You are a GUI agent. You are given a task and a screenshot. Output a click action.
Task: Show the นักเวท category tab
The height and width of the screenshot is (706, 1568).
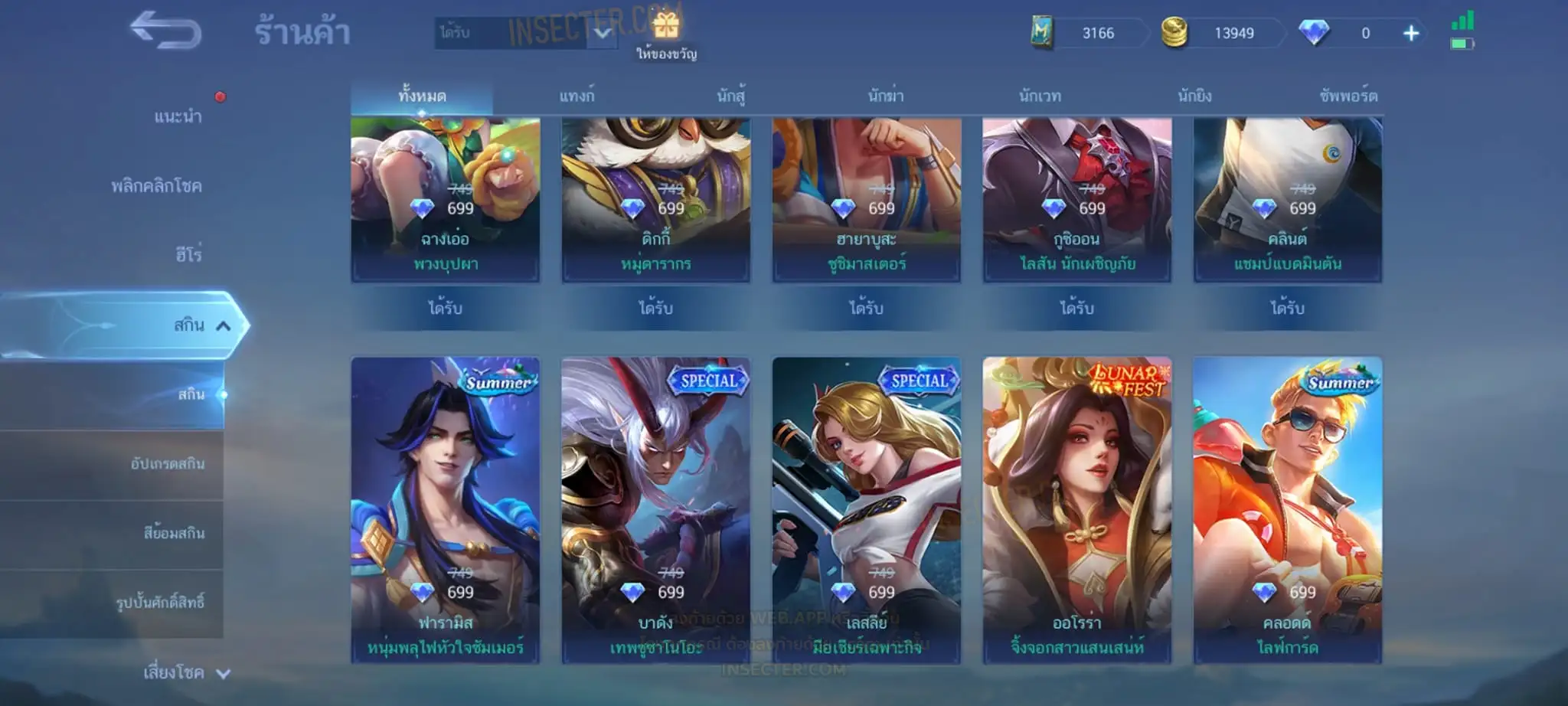(x=1040, y=96)
